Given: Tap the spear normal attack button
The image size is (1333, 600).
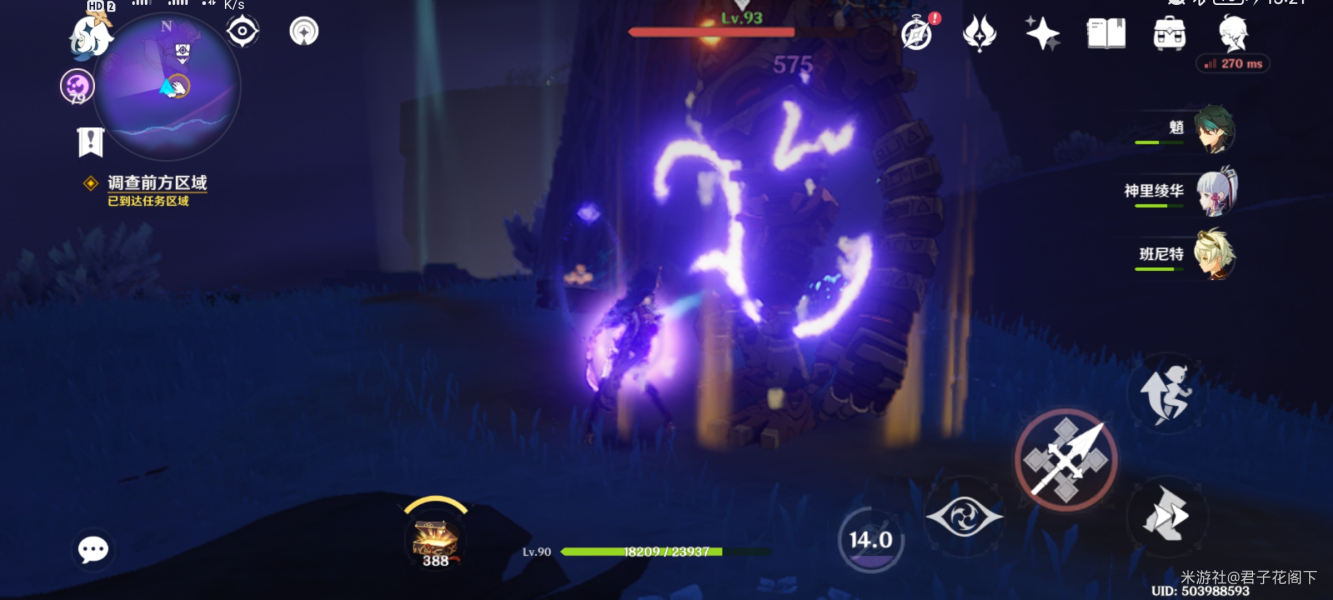Looking at the screenshot, I should click(x=1066, y=460).
